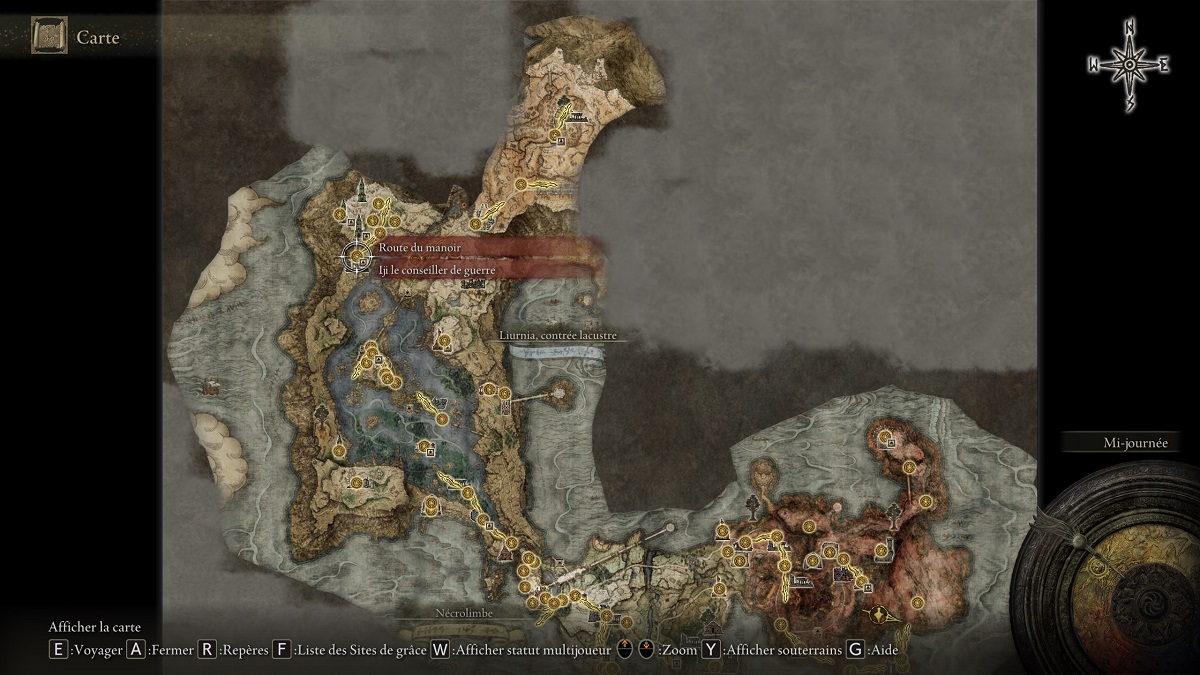Click the golden player position marker
The height and width of the screenshot is (675, 1200).
pyautogui.click(x=878, y=613)
